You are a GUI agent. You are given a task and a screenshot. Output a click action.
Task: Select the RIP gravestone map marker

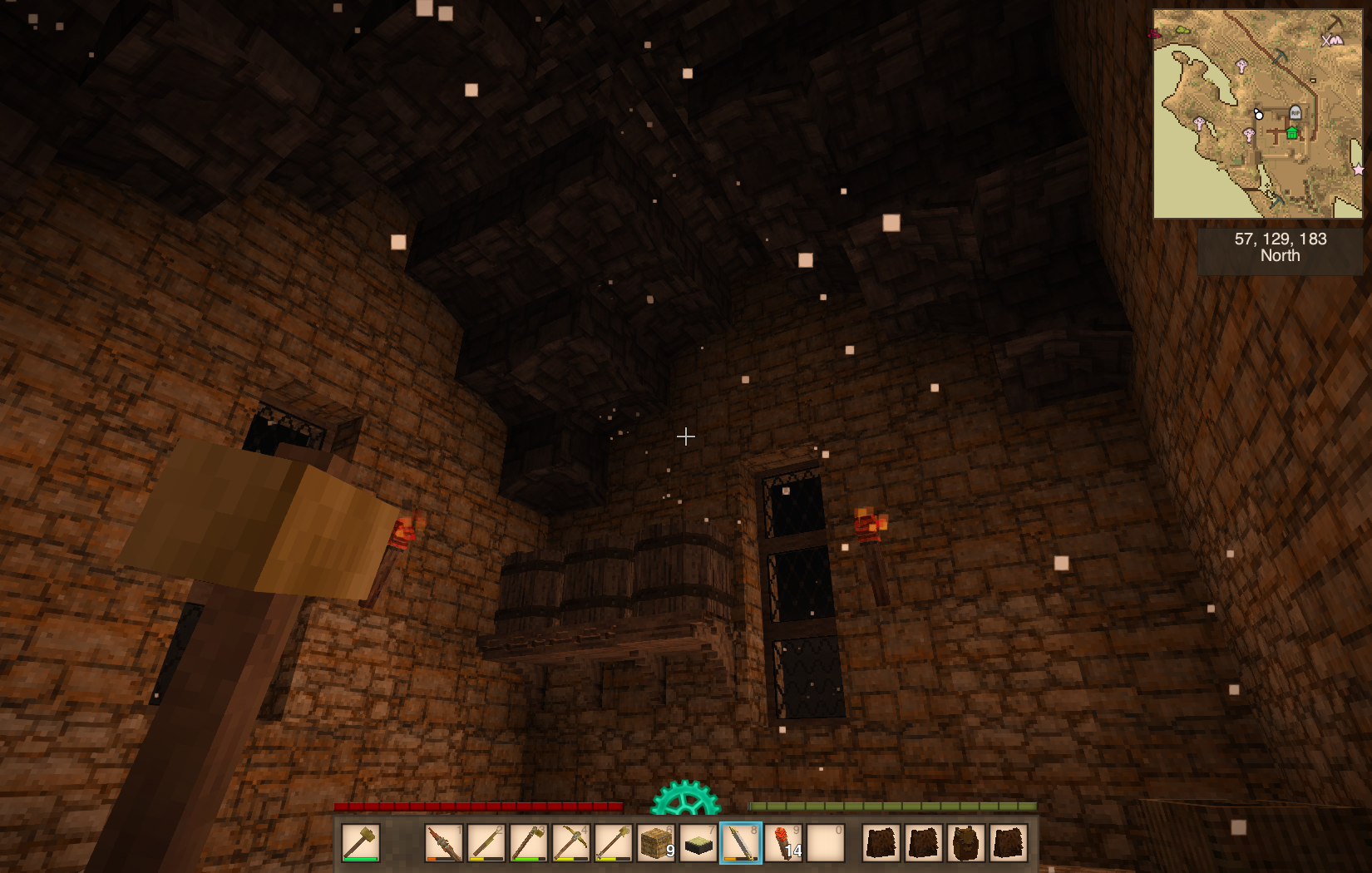tap(1295, 112)
